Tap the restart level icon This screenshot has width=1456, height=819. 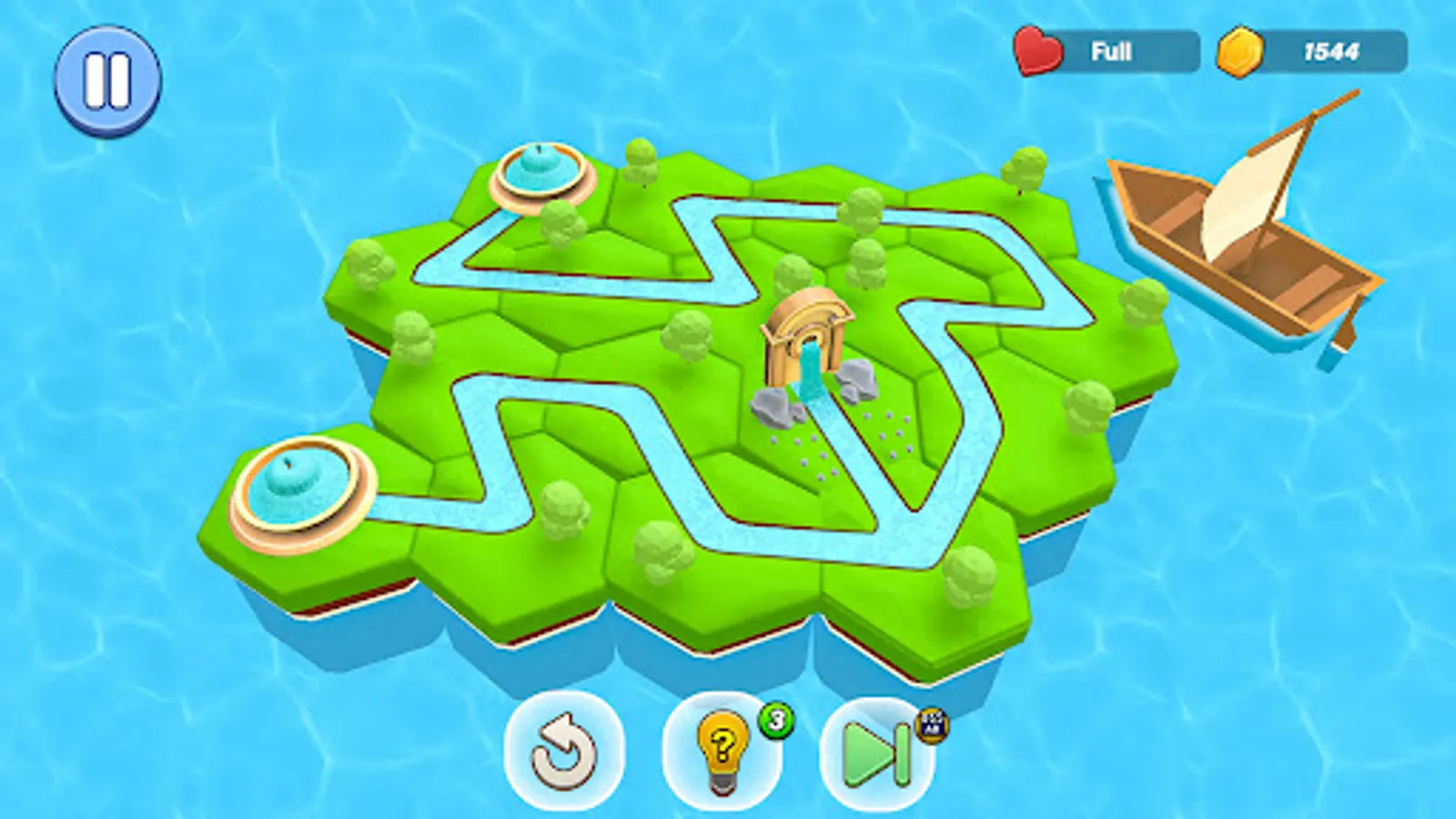point(562,752)
